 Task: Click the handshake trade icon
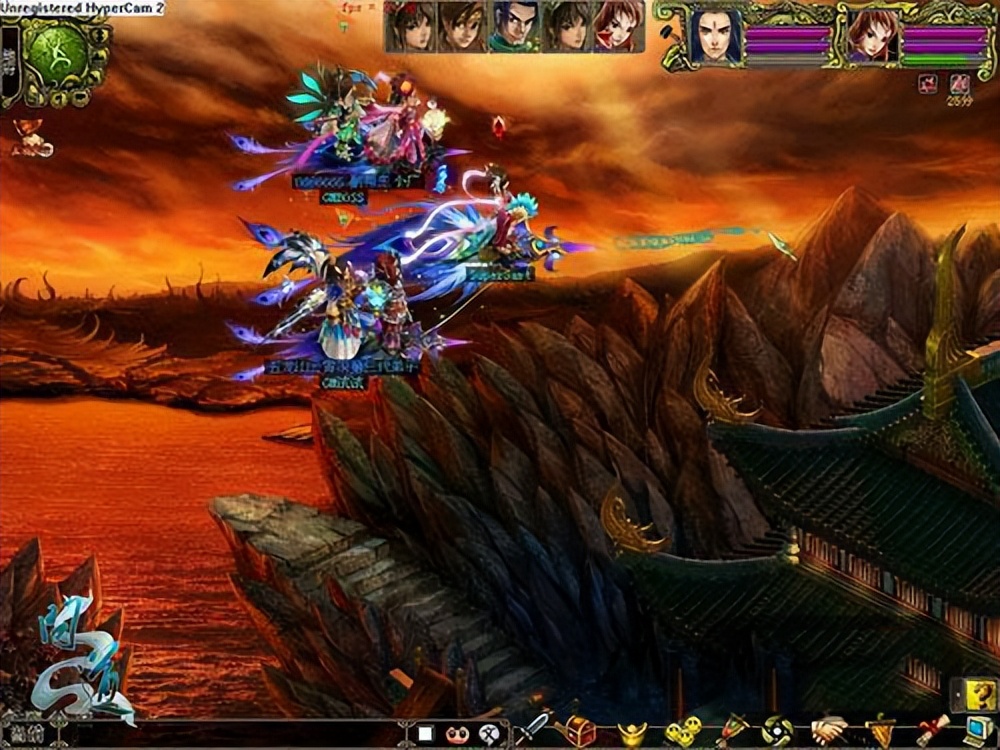coord(828,730)
